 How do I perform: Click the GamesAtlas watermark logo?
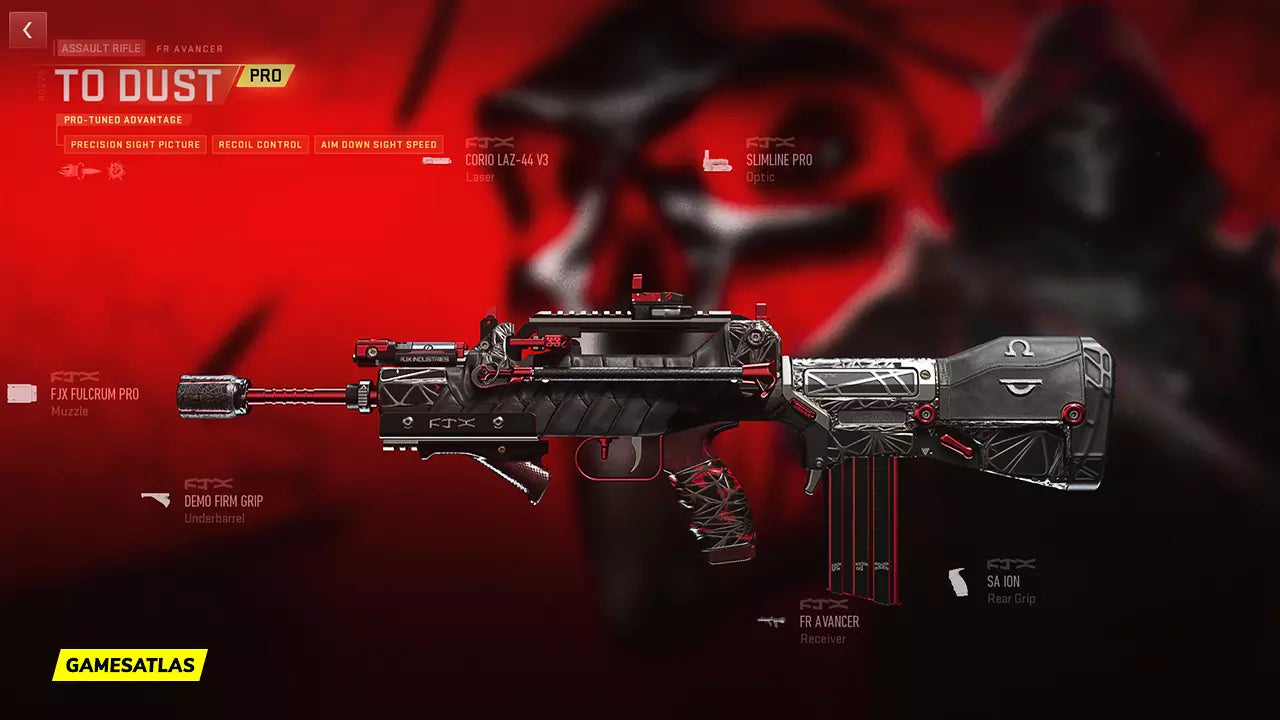point(130,665)
